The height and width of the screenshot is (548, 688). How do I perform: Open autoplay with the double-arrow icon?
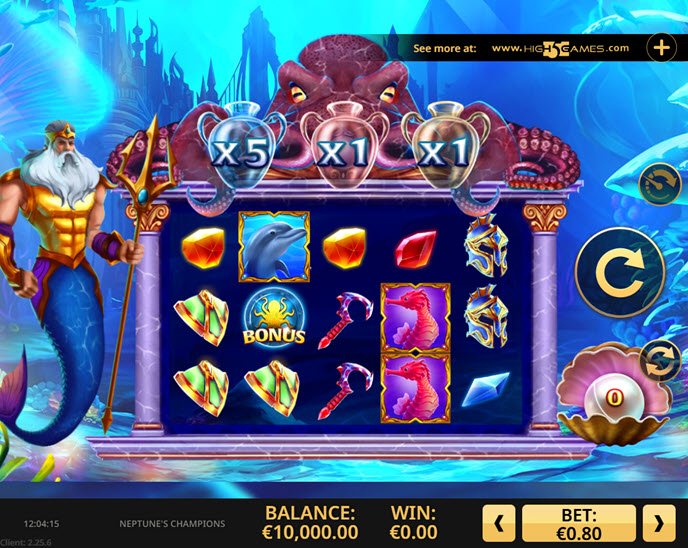click(x=659, y=358)
